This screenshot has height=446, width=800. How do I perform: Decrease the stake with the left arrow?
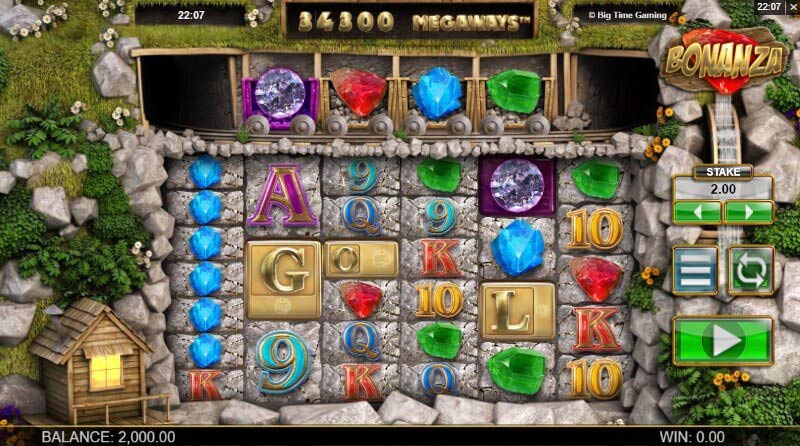click(697, 212)
